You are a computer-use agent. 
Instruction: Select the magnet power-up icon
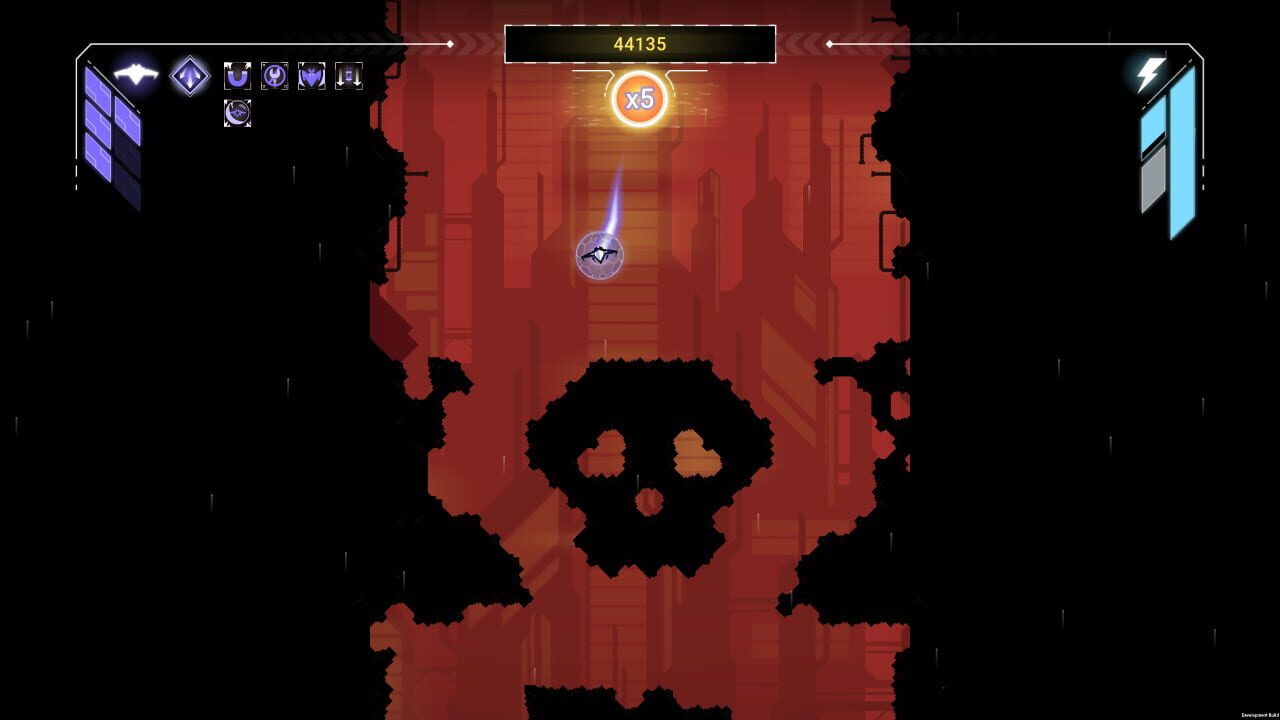tap(237, 76)
